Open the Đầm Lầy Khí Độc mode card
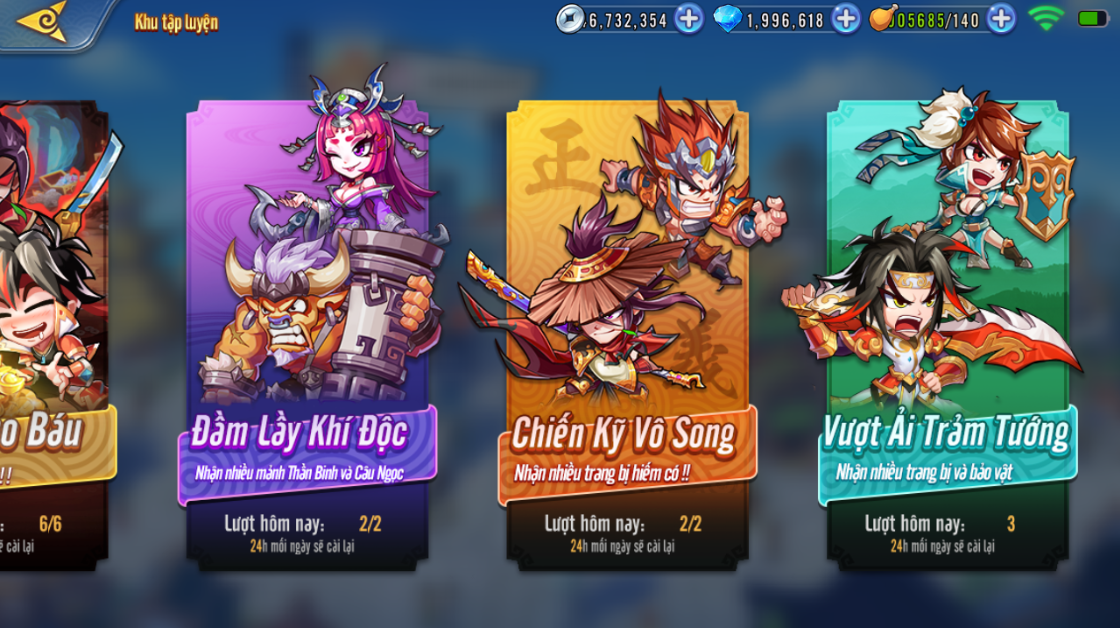The height and width of the screenshot is (628, 1120). click(x=307, y=330)
